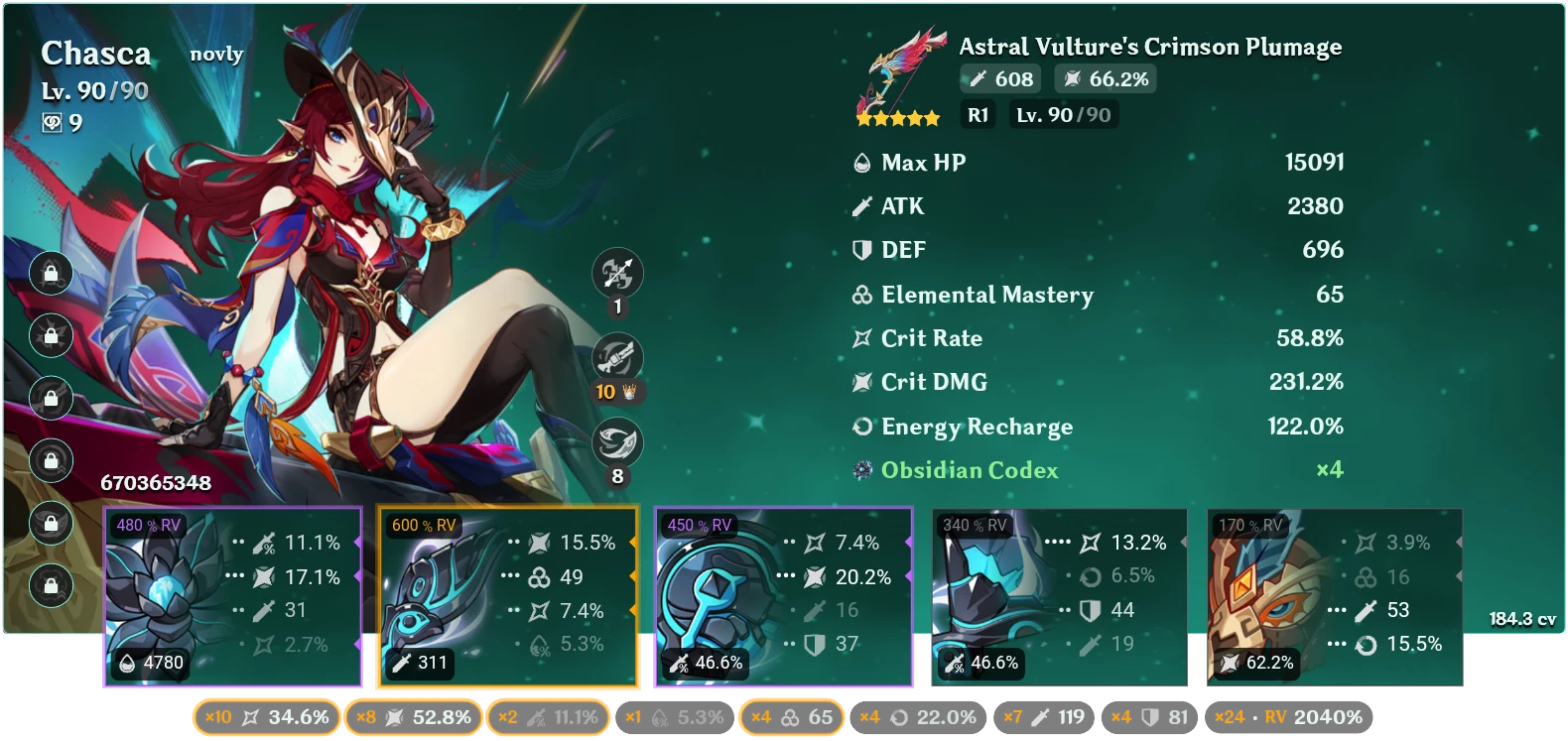Click the Crit DMG stat icon
1568x741 pixels.
pos(860,382)
